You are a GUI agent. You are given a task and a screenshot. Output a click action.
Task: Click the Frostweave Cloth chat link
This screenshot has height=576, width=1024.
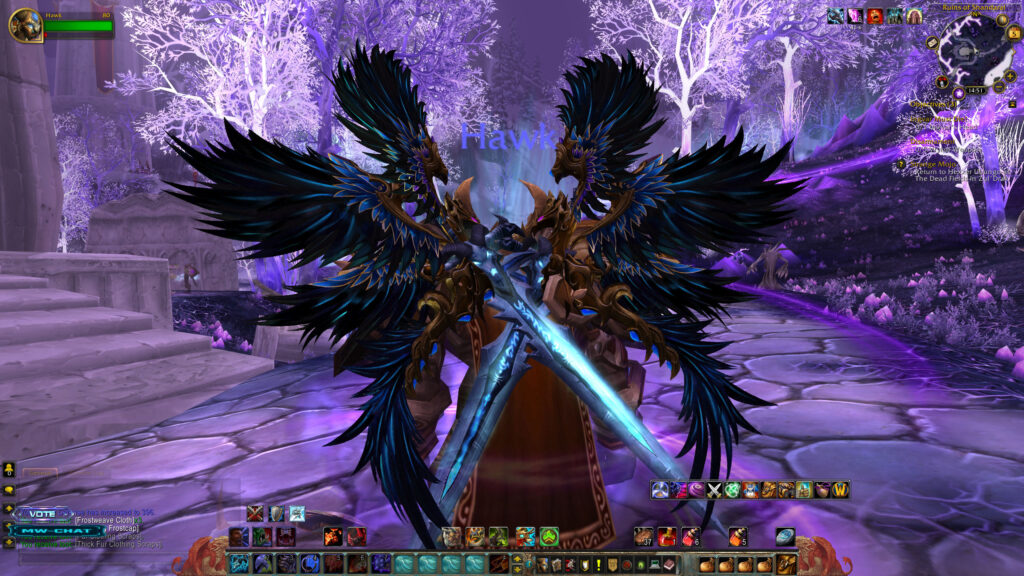pos(105,520)
